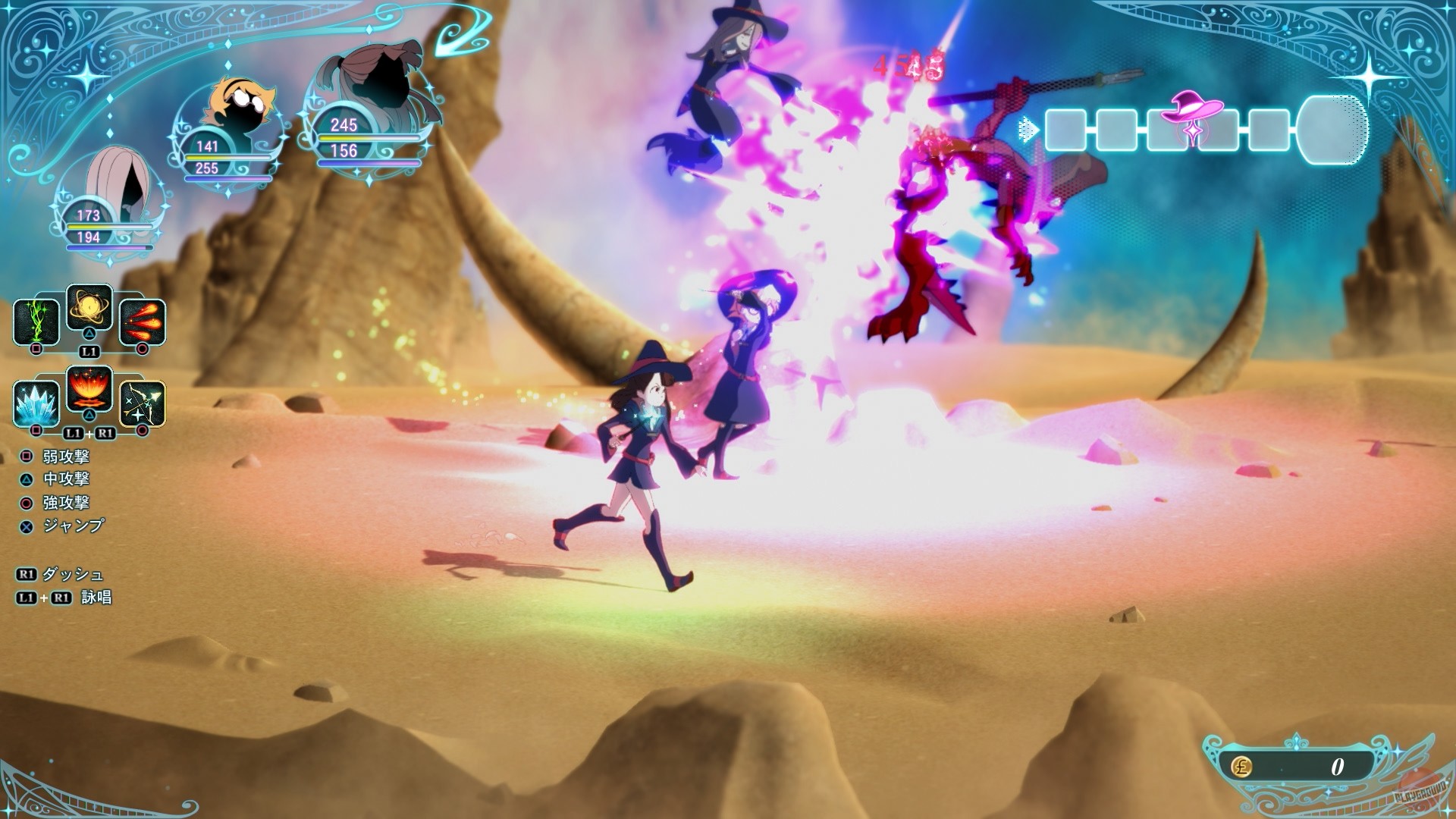The image size is (1456, 819).
Task: Click the arrow indicator on the combo gauge
Action: (x=1028, y=130)
